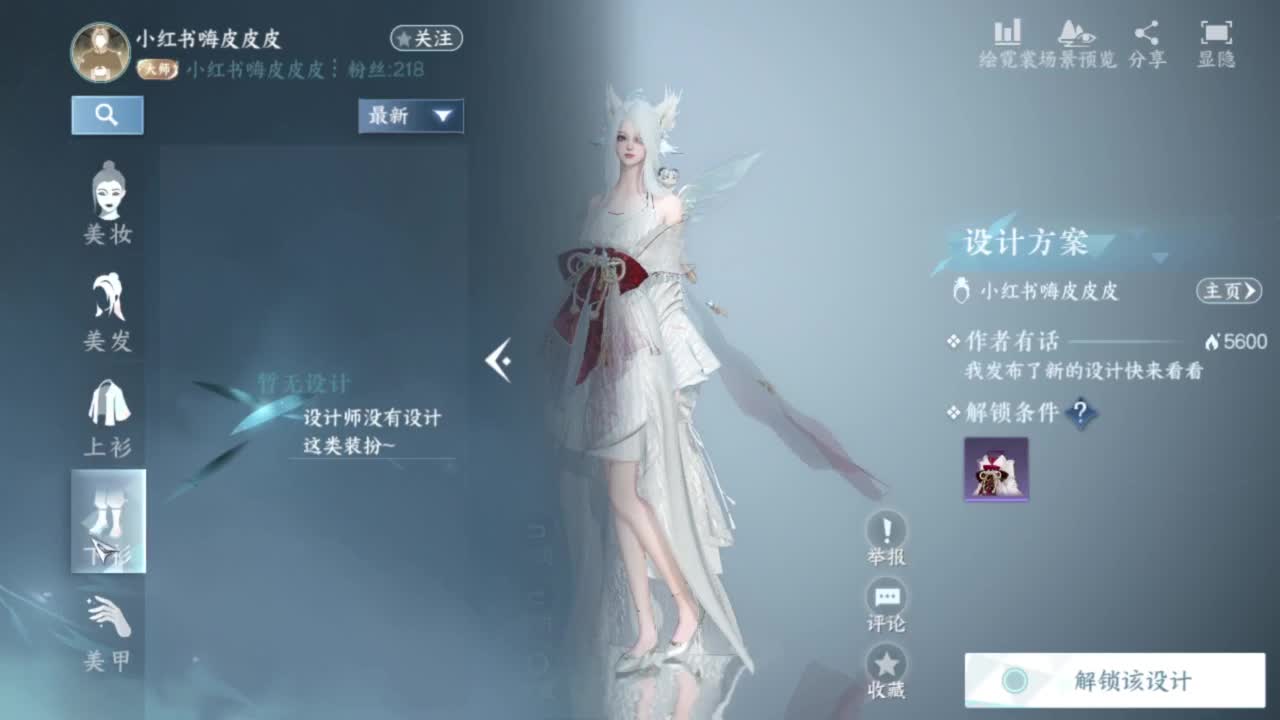The height and width of the screenshot is (720, 1280).
Task: Switch to the 下衫 bottoms tab
Action: coord(108,520)
